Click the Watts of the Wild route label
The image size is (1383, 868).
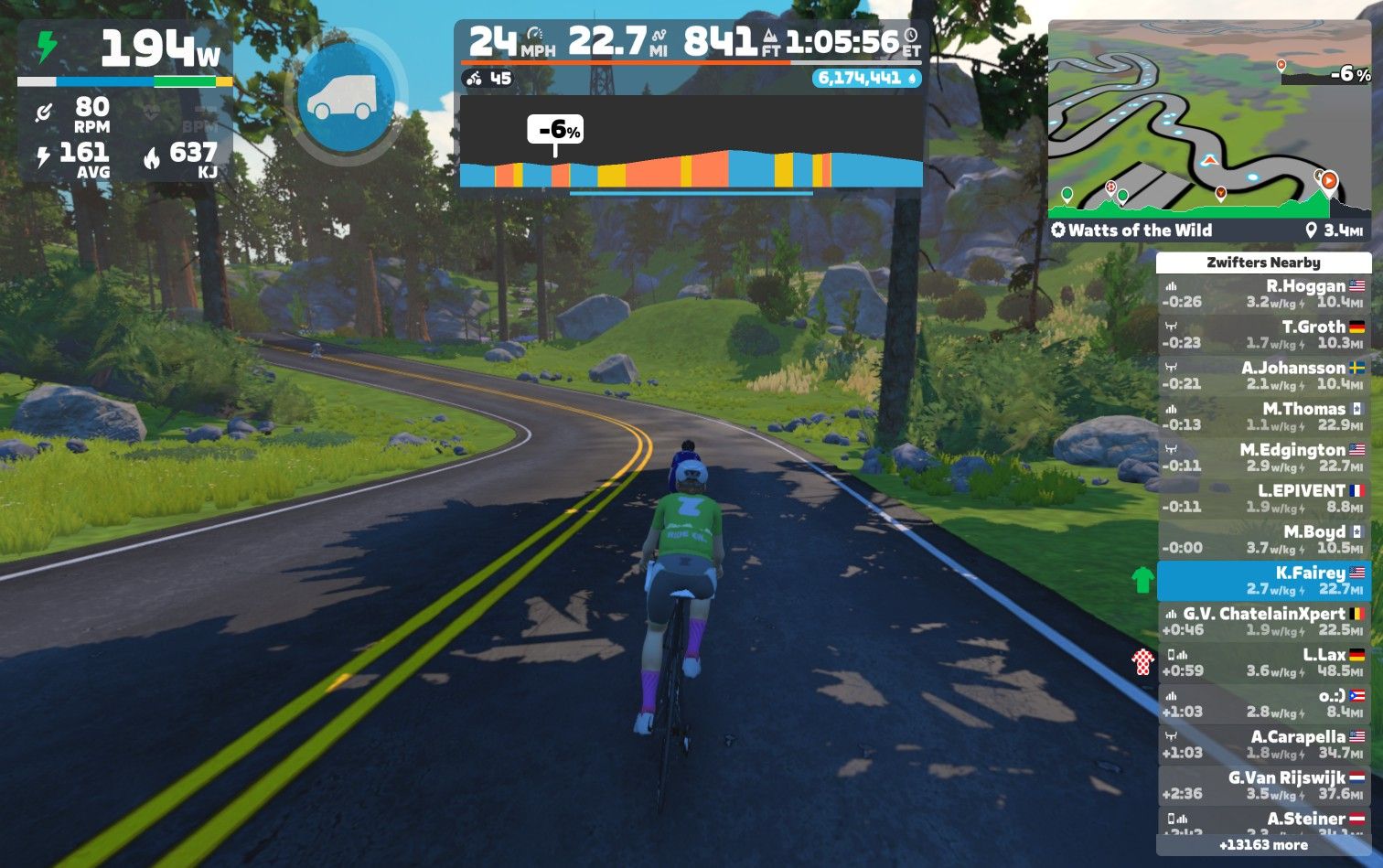(x=1132, y=230)
